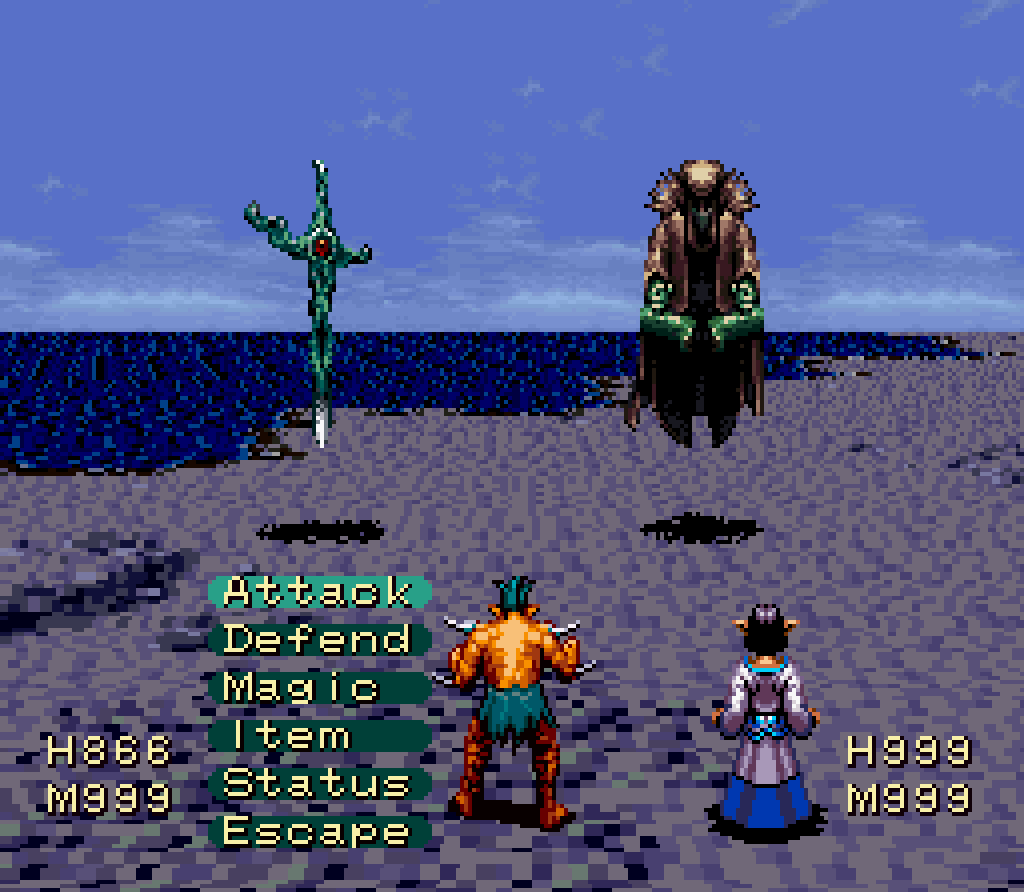Open the Item menu
1024x892 pixels.
coord(318,736)
